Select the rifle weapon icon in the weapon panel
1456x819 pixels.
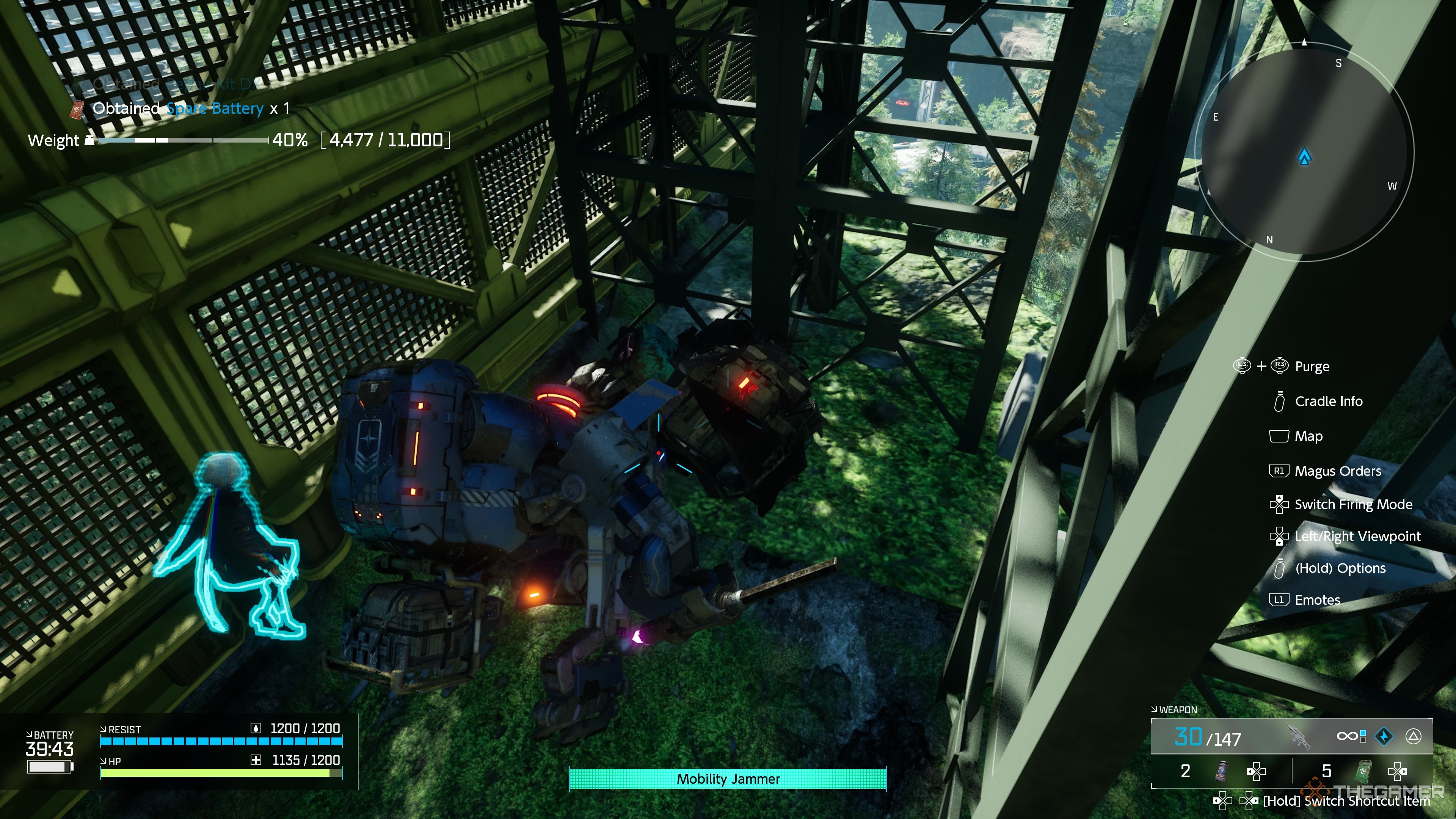pos(1299,736)
